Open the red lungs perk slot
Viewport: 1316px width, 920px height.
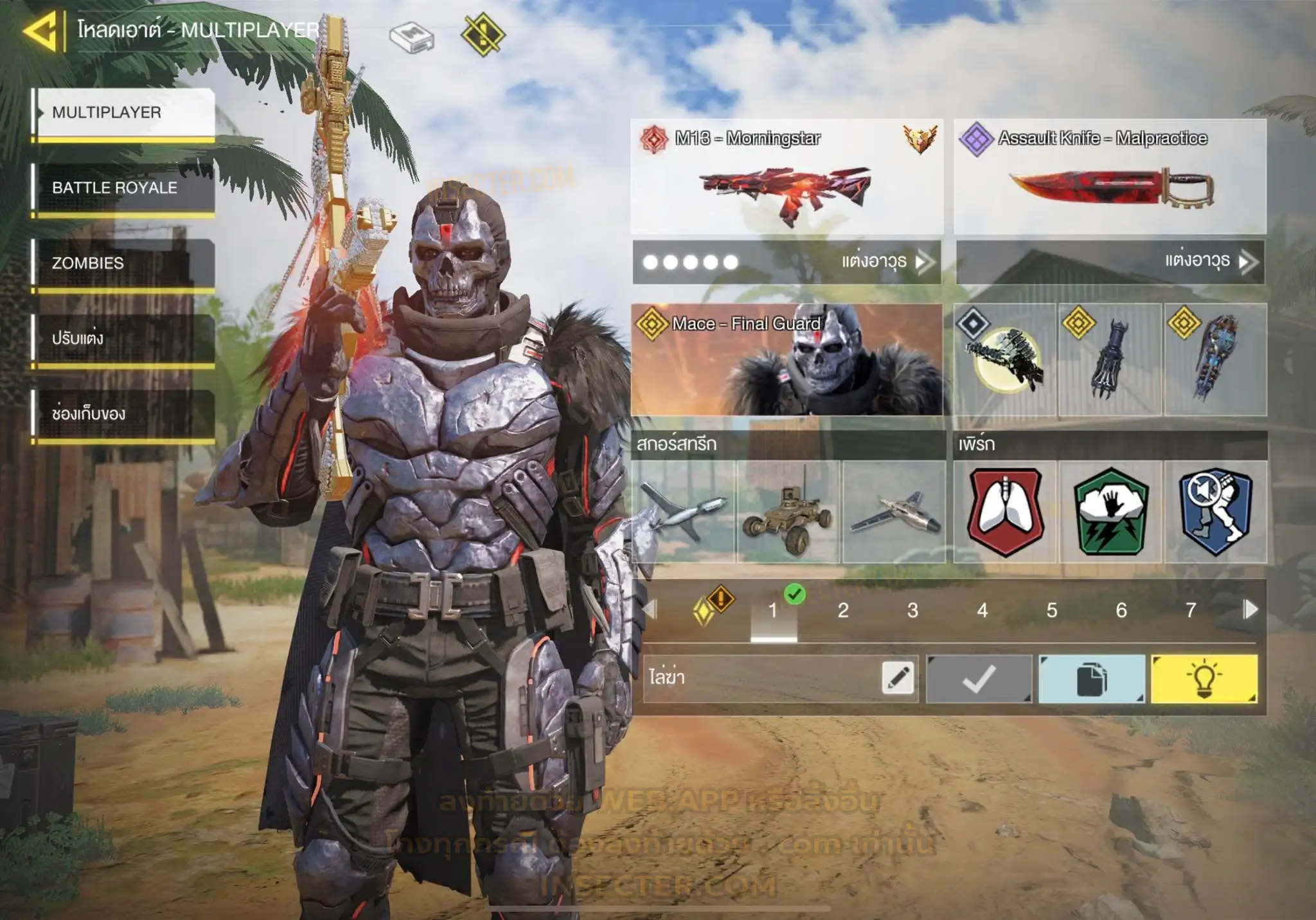pos(1005,512)
